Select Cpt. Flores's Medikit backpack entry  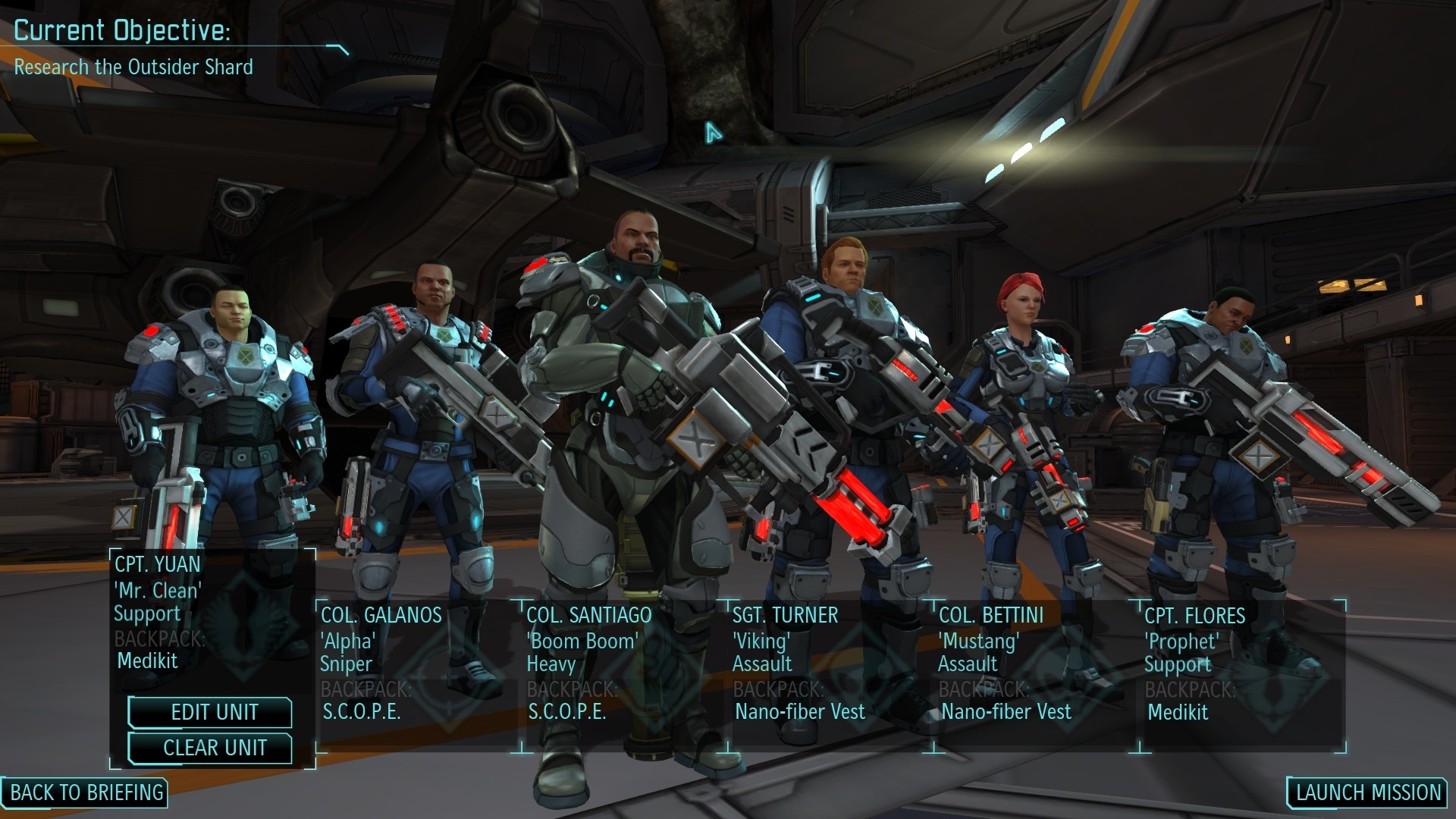pyautogui.click(x=1179, y=713)
